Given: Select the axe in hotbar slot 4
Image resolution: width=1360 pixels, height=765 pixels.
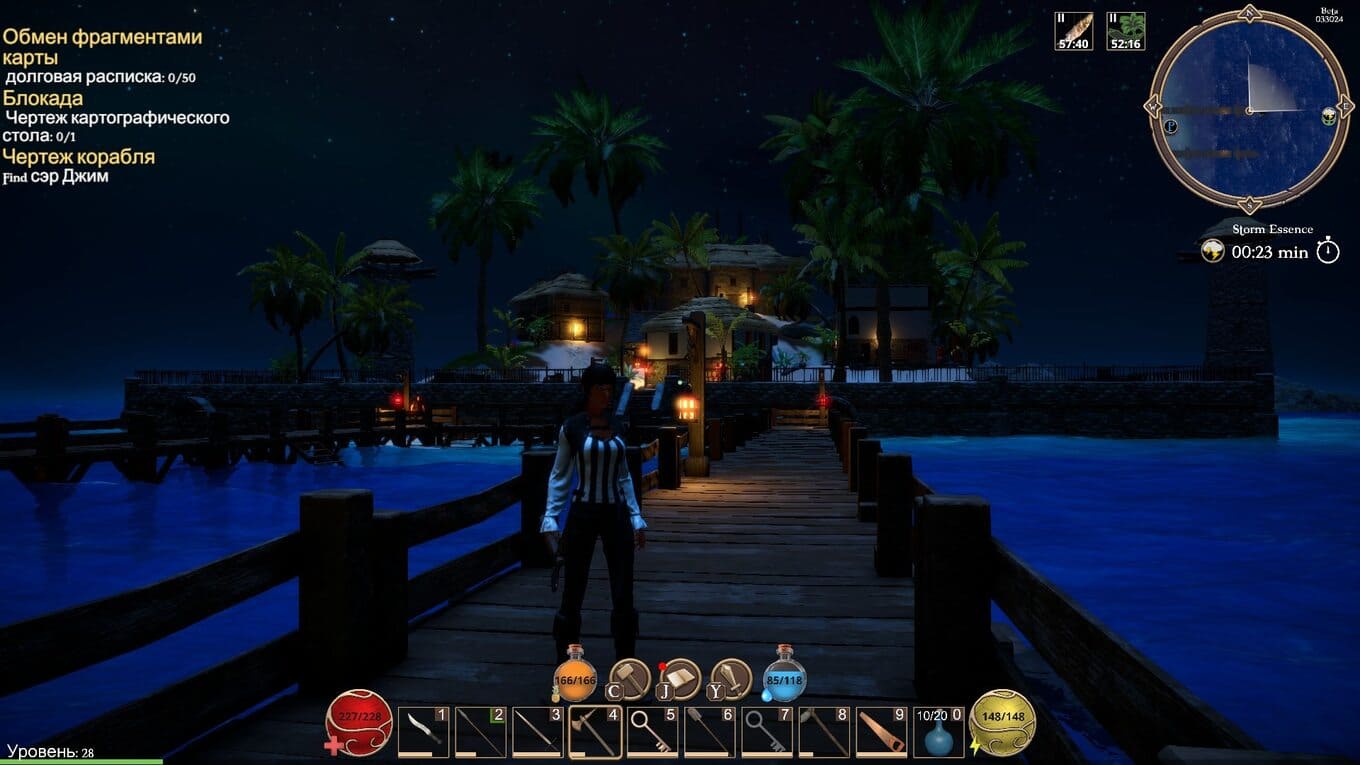Looking at the screenshot, I should click(x=596, y=732).
